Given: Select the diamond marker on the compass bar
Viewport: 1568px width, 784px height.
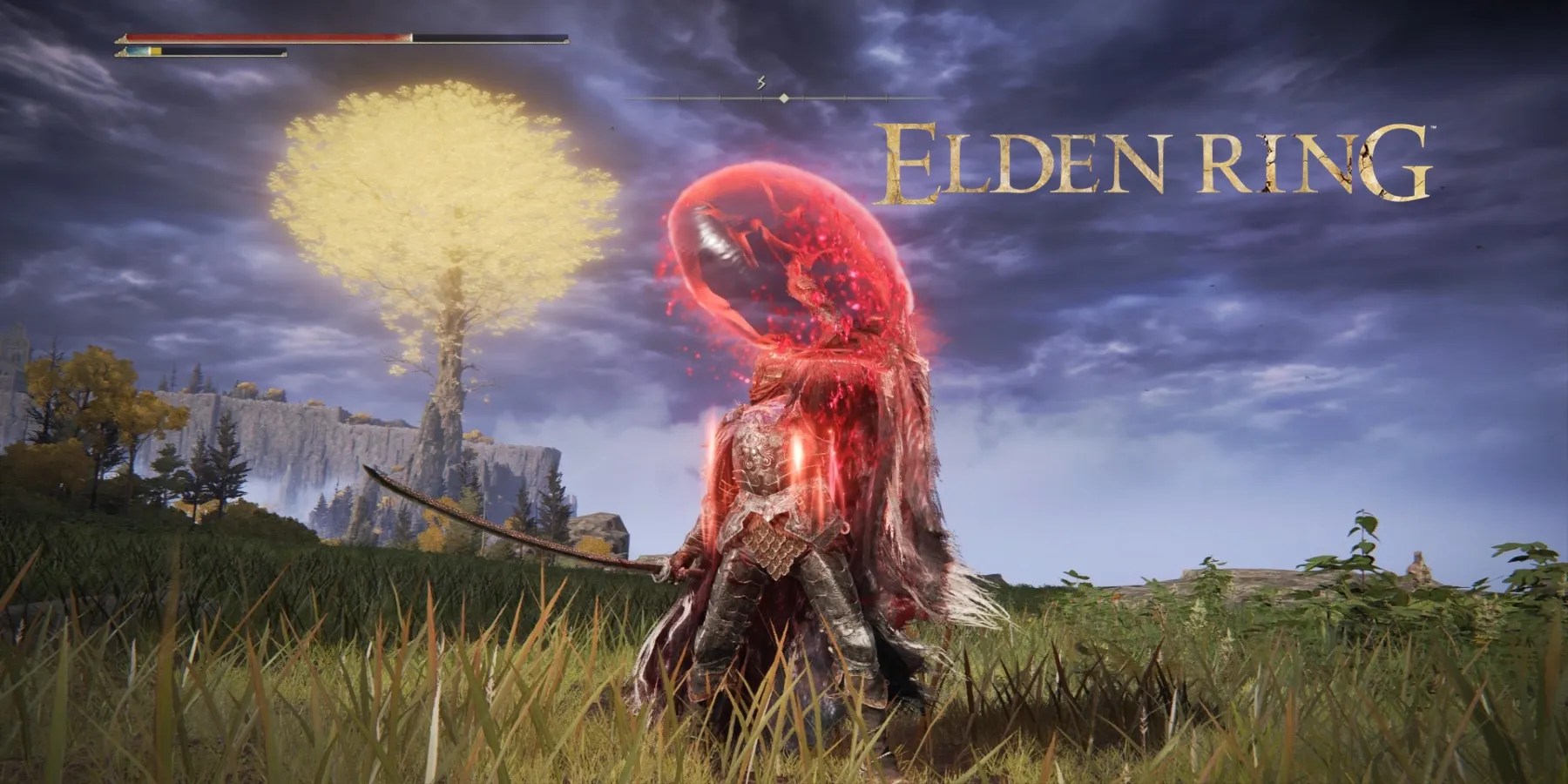Looking at the screenshot, I should [x=784, y=98].
